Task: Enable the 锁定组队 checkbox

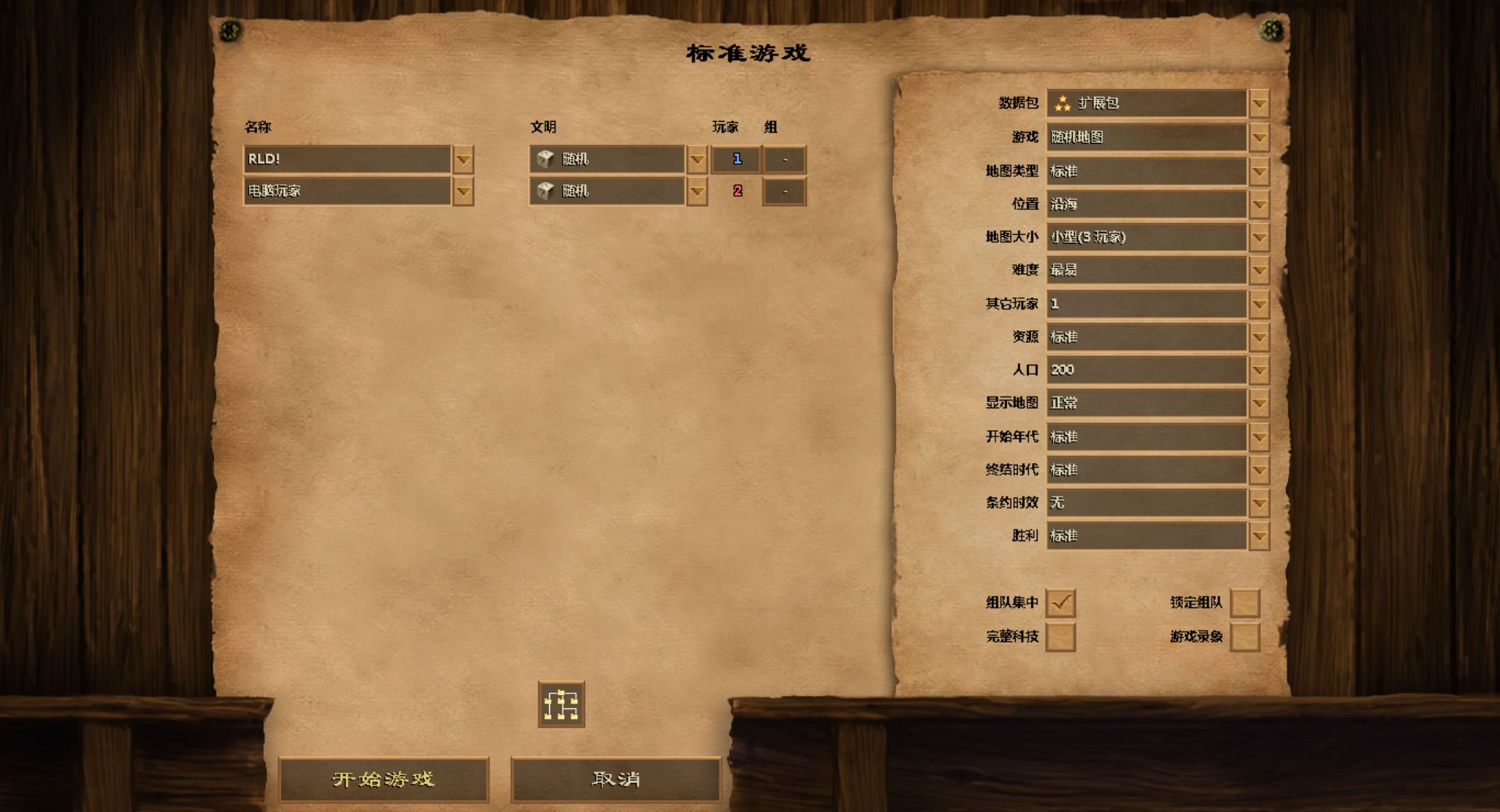Action: pyautogui.click(x=1245, y=603)
